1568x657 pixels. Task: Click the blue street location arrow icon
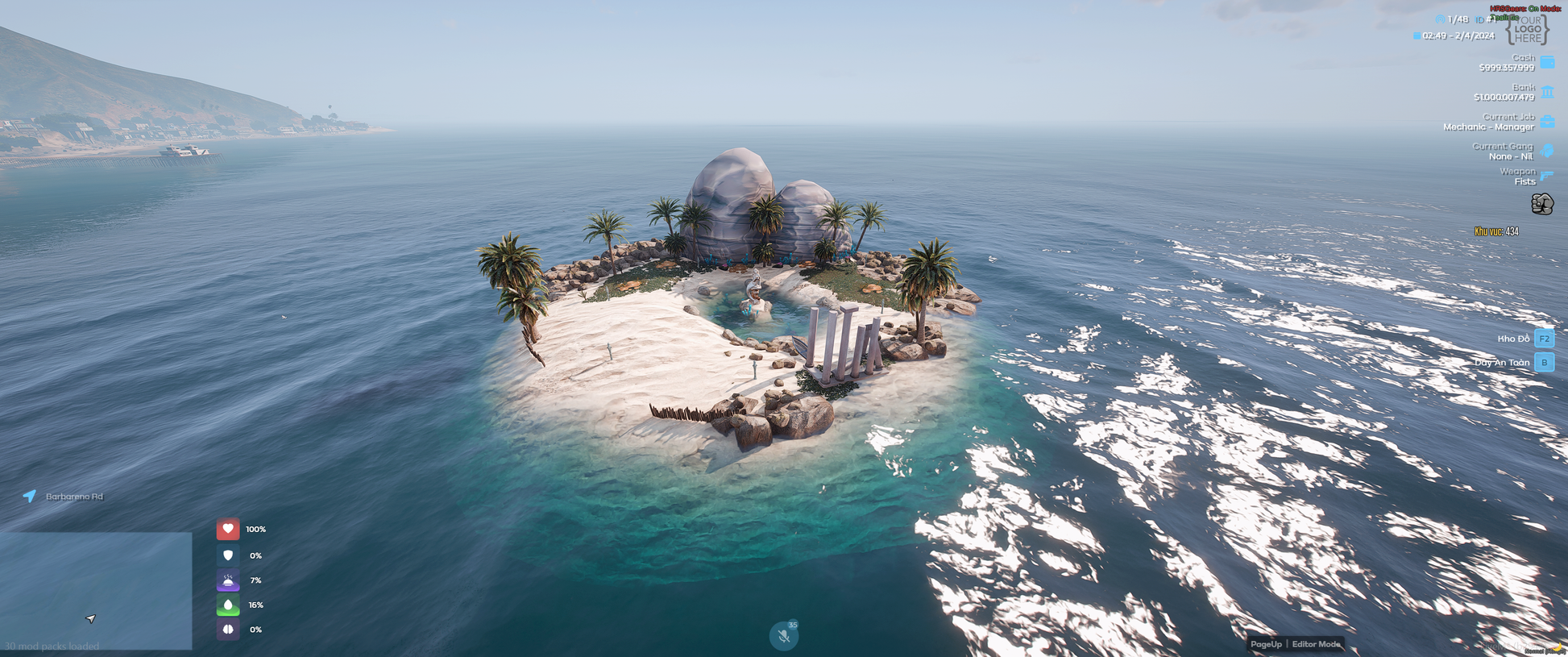[x=30, y=496]
